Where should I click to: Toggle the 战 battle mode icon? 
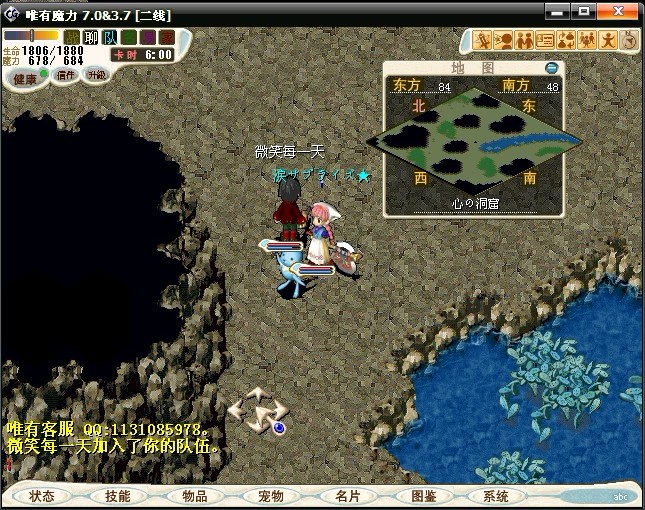tap(71, 37)
